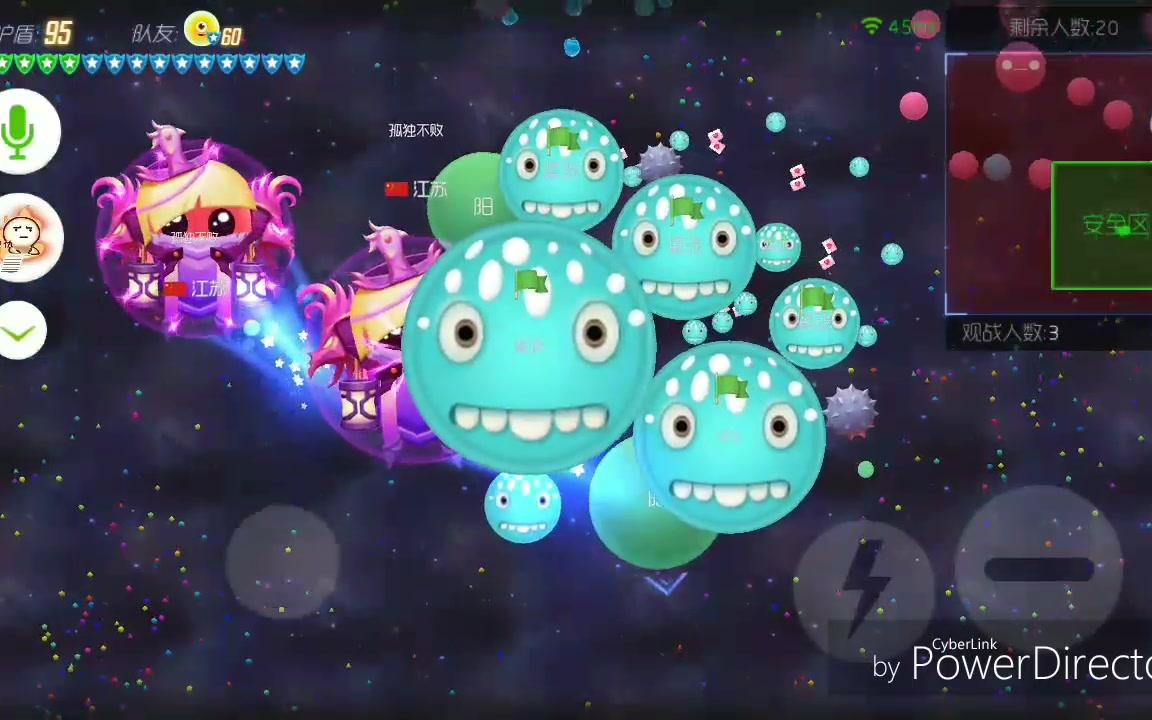Viewport: 1152px width, 720px height.
Task: Tap the minus bar spit-mass button
Action: pyautogui.click(x=1039, y=569)
